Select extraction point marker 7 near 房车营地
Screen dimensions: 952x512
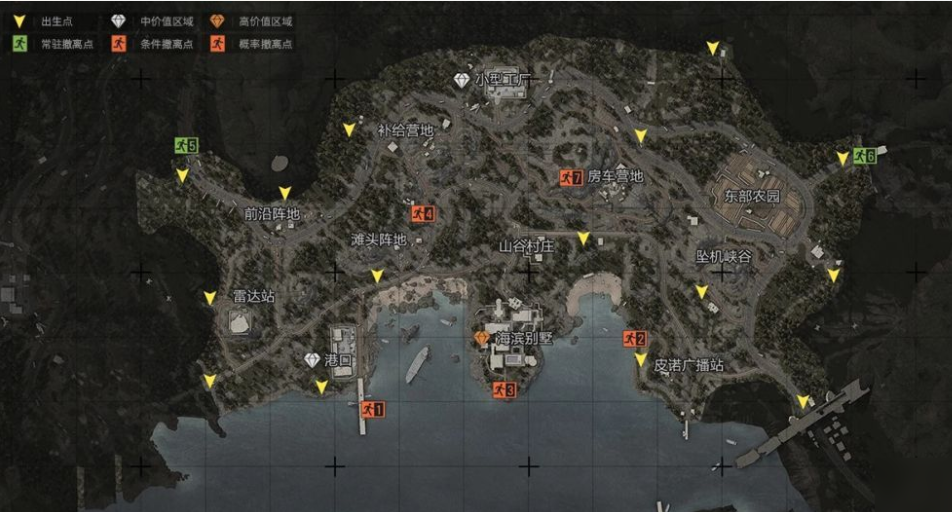point(571,178)
